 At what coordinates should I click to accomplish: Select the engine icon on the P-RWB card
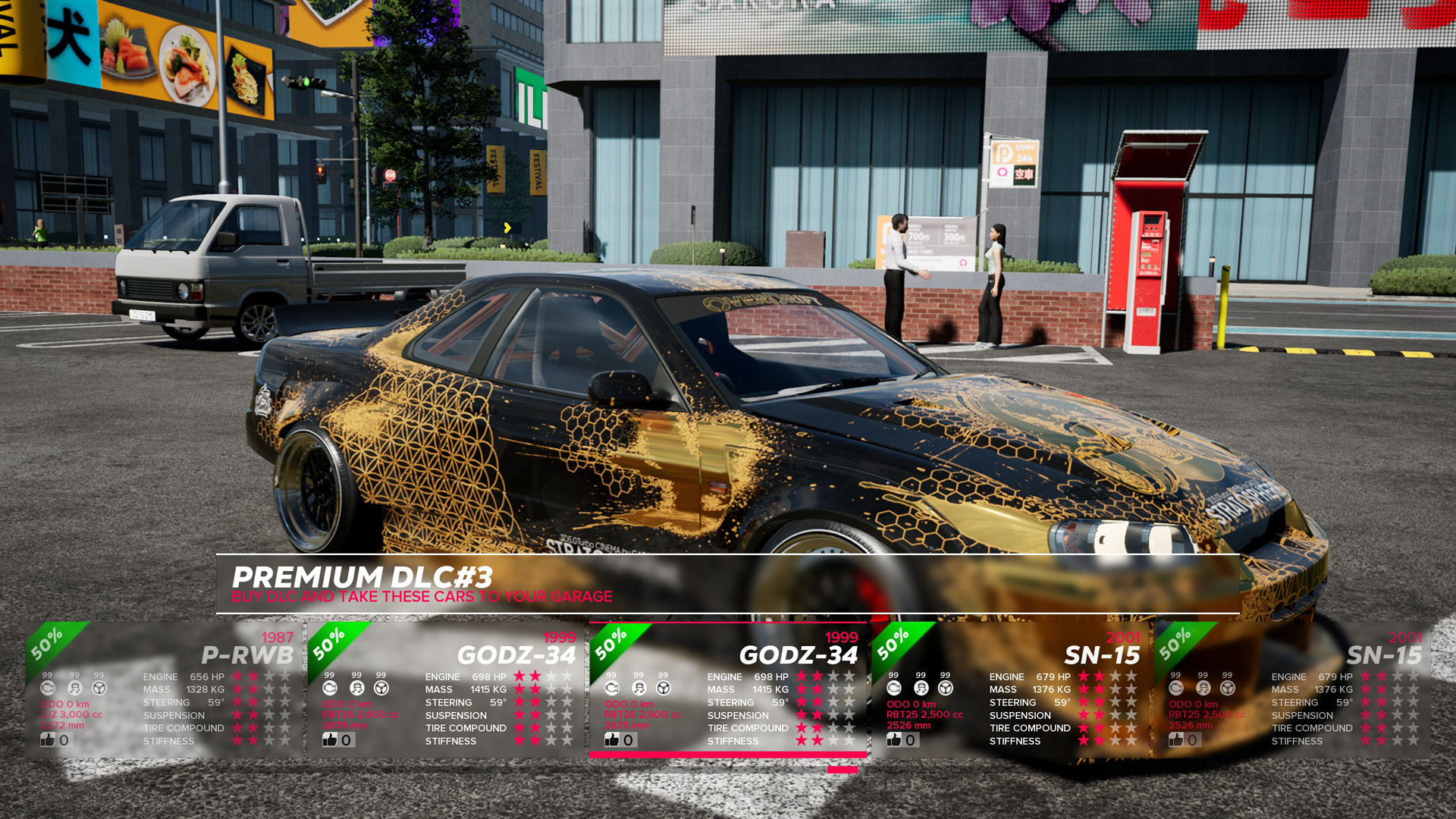click(48, 688)
